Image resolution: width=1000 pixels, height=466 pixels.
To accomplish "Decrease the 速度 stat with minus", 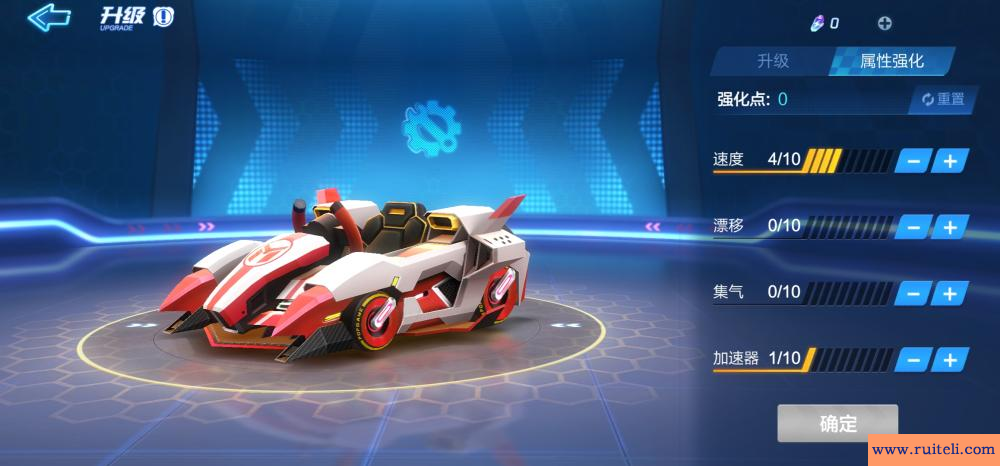I will click(913, 160).
